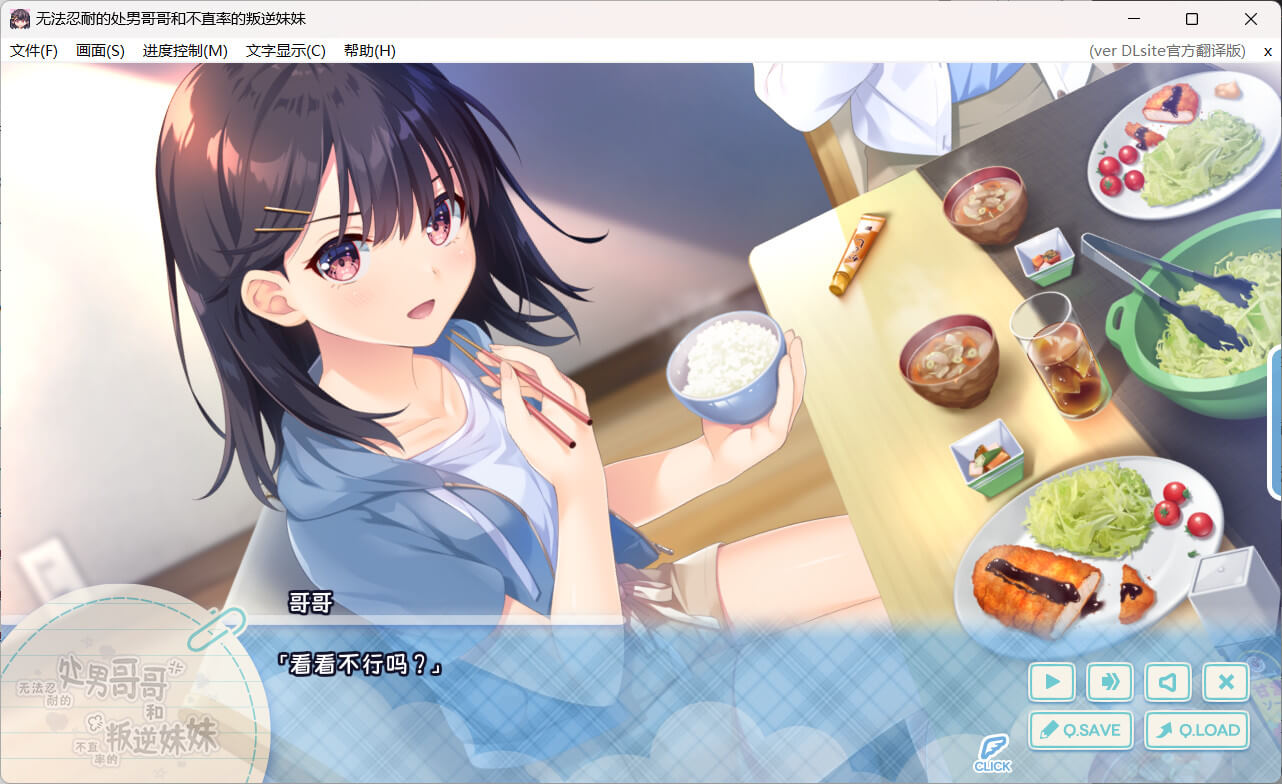Open the 进度控制(M) menu
The image size is (1282, 784).
tap(185, 51)
